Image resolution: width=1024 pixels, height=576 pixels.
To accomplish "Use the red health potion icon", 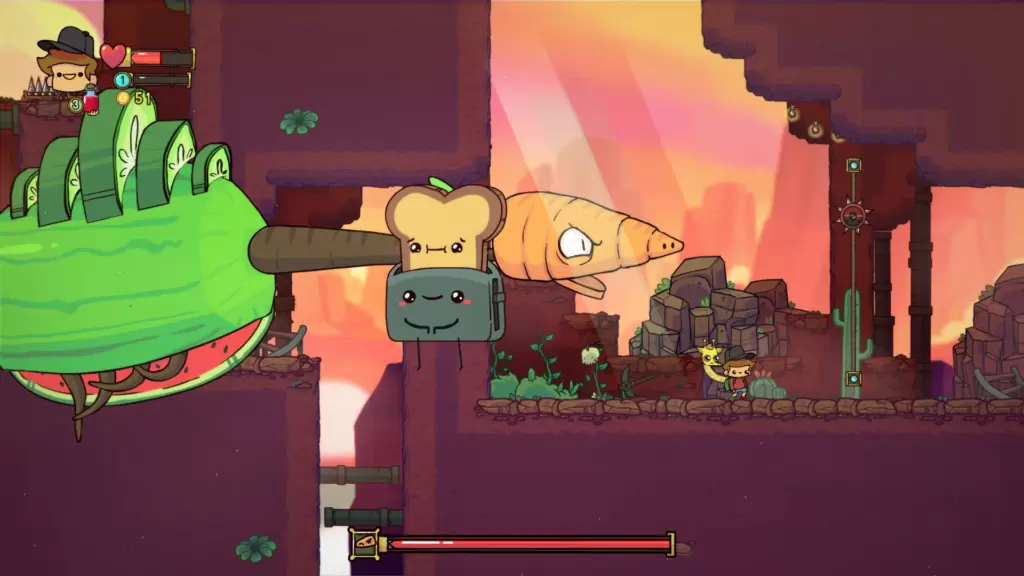I will point(91,100).
